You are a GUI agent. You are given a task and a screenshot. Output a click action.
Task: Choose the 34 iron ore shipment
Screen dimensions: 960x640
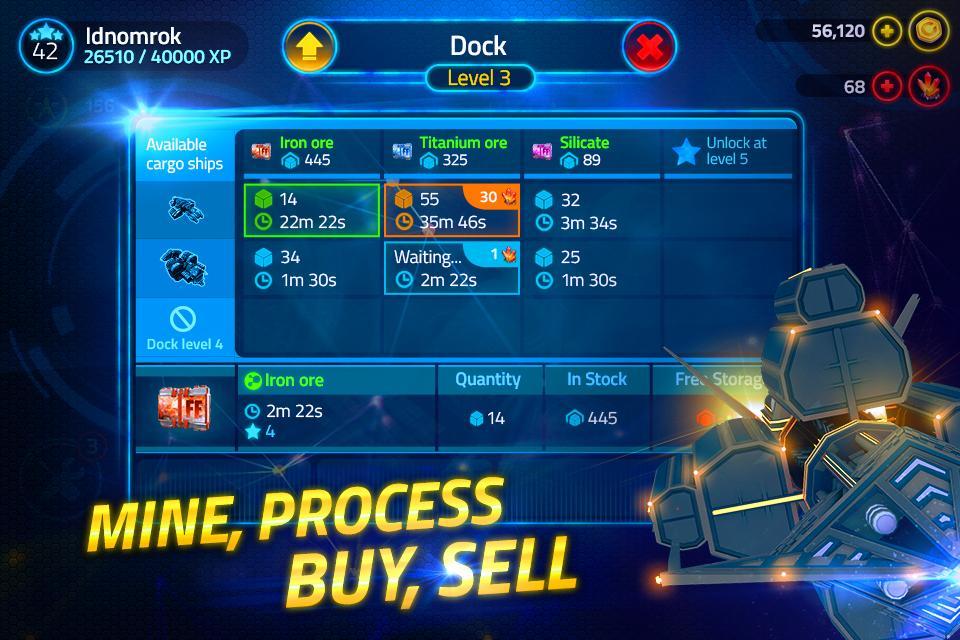click(x=311, y=269)
